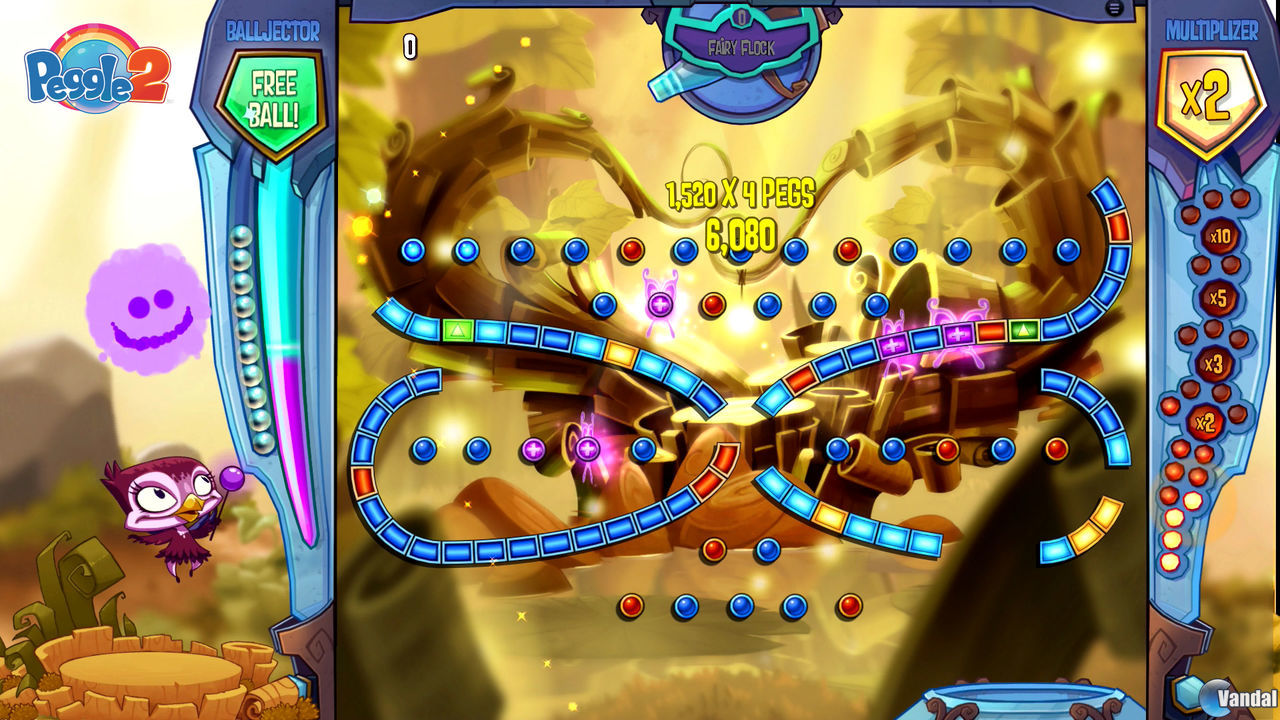Open the hamburger menu at top right

tap(1113, 7)
